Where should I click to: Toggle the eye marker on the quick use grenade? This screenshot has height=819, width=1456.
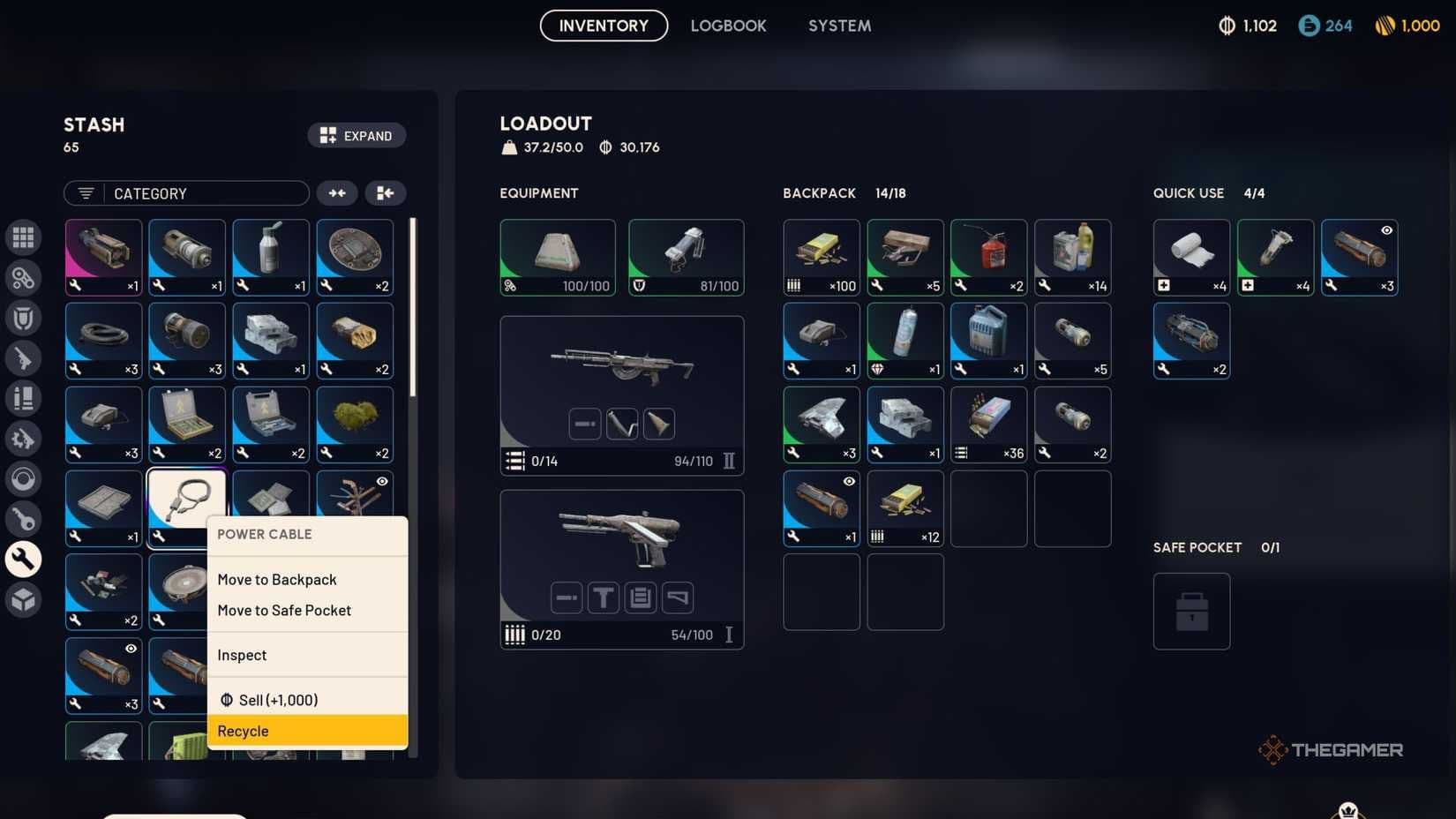1385,229
